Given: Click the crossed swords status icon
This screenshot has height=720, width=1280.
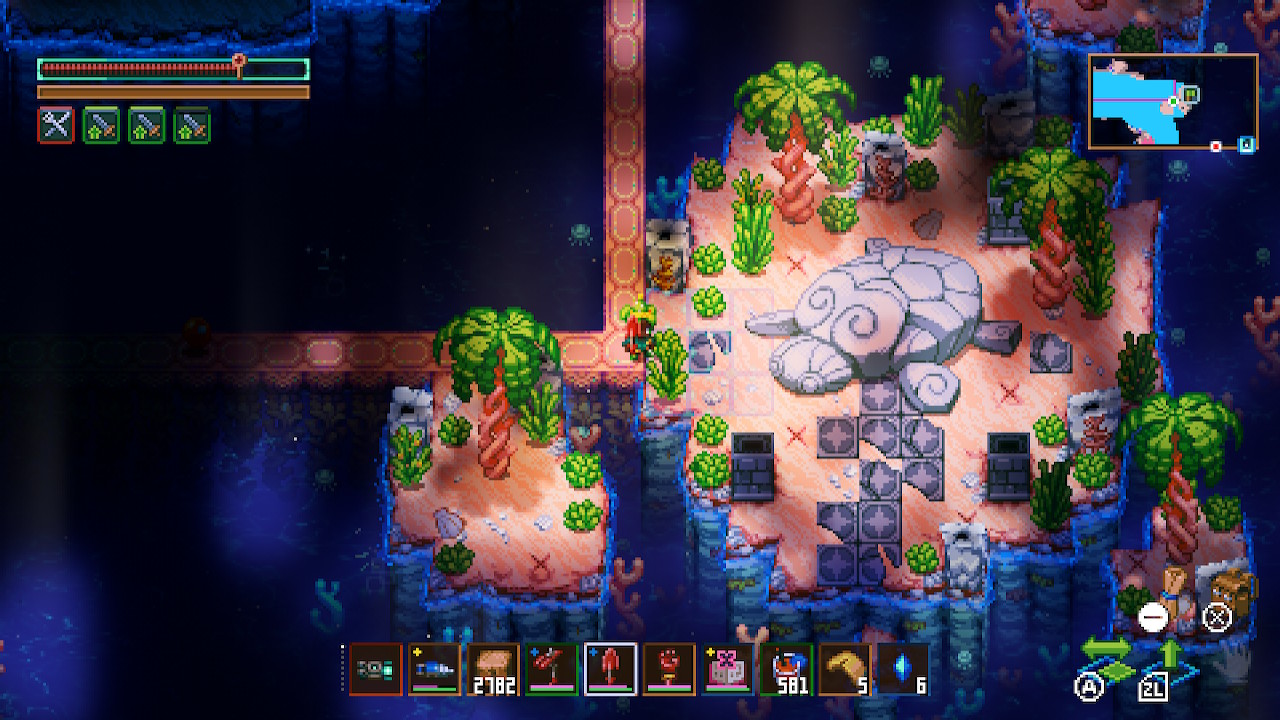Looking at the screenshot, I should 56,125.
